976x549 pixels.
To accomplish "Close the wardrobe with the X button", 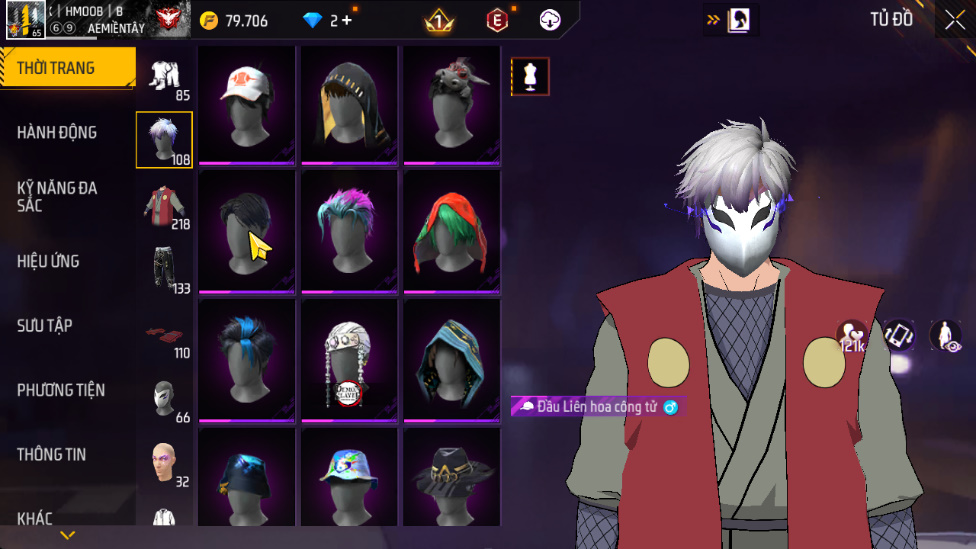I will click(x=954, y=19).
